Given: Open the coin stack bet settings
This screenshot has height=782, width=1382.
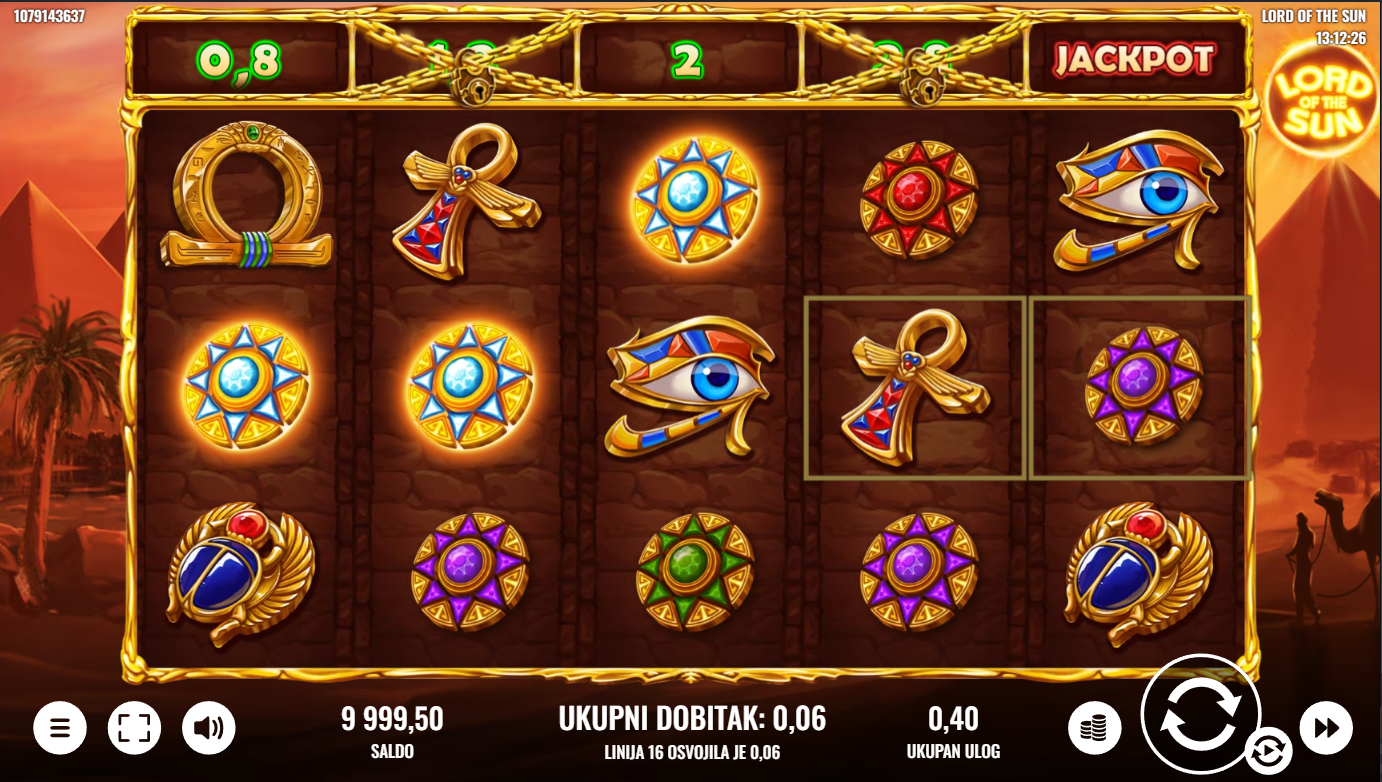Looking at the screenshot, I should pyautogui.click(x=1094, y=727).
